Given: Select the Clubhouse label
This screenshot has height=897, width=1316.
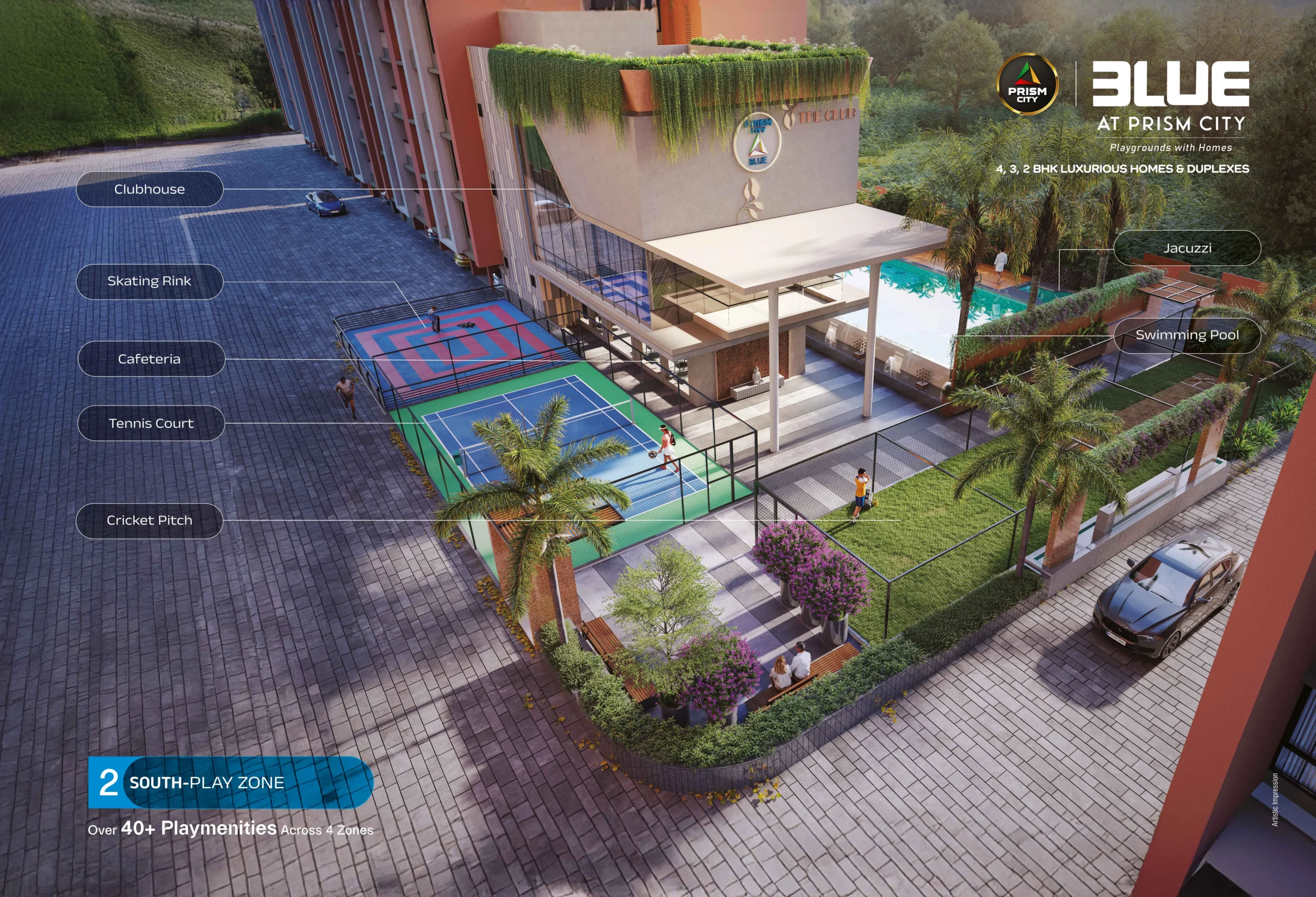Looking at the screenshot, I should (x=150, y=189).
